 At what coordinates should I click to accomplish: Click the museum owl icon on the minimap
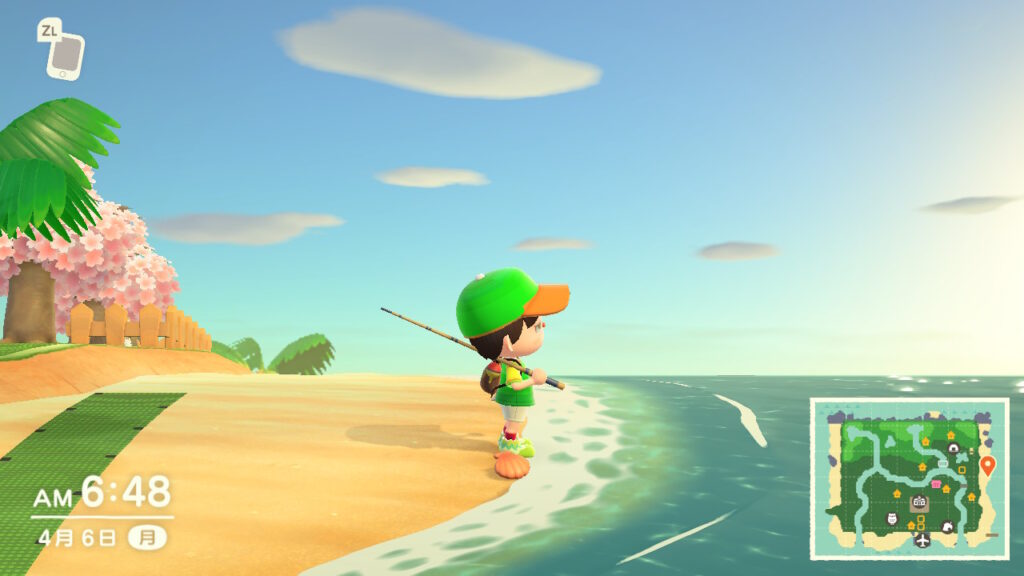pyautogui.click(x=893, y=518)
